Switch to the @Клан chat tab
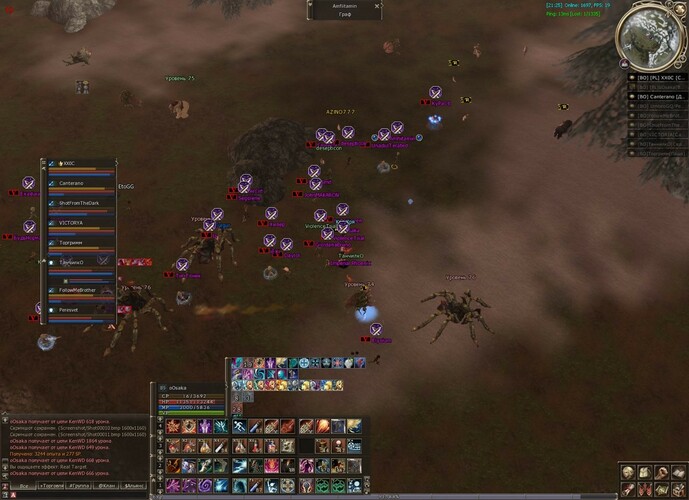This screenshot has width=689, height=500. (106, 485)
